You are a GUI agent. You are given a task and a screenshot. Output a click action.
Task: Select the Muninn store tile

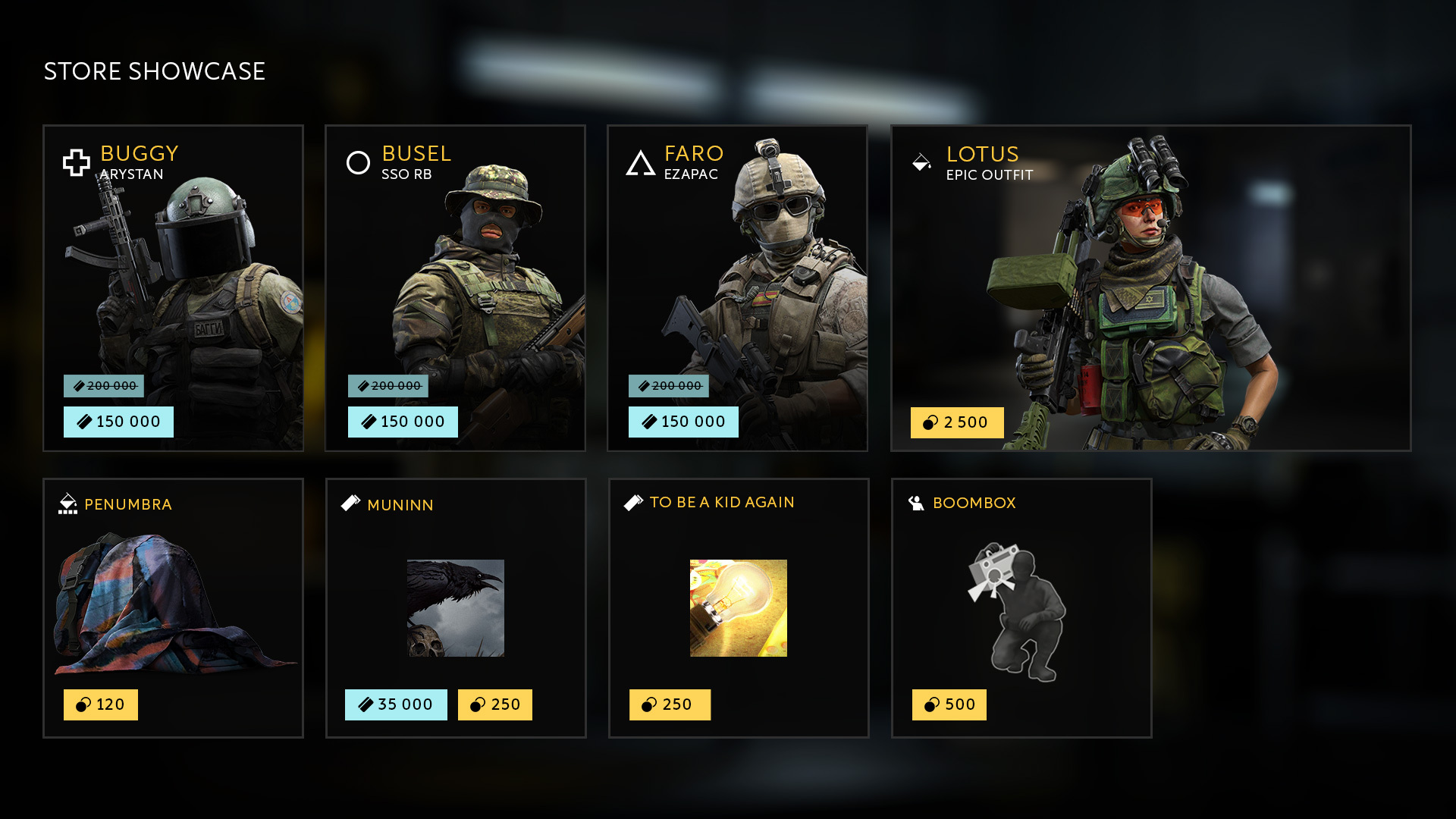[455, 531]
